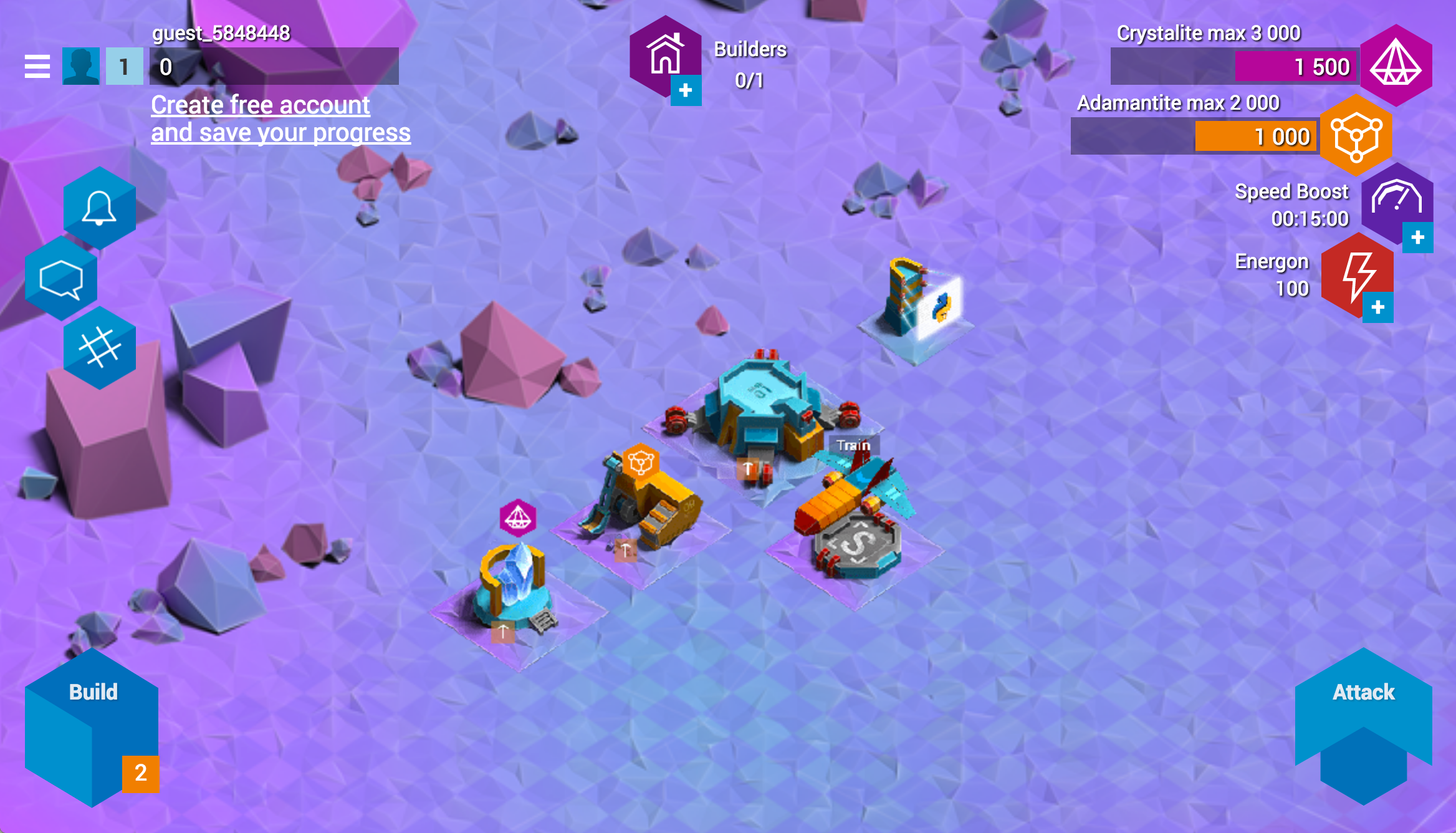Select the Train label above the aircraft

tap(853, 445)
